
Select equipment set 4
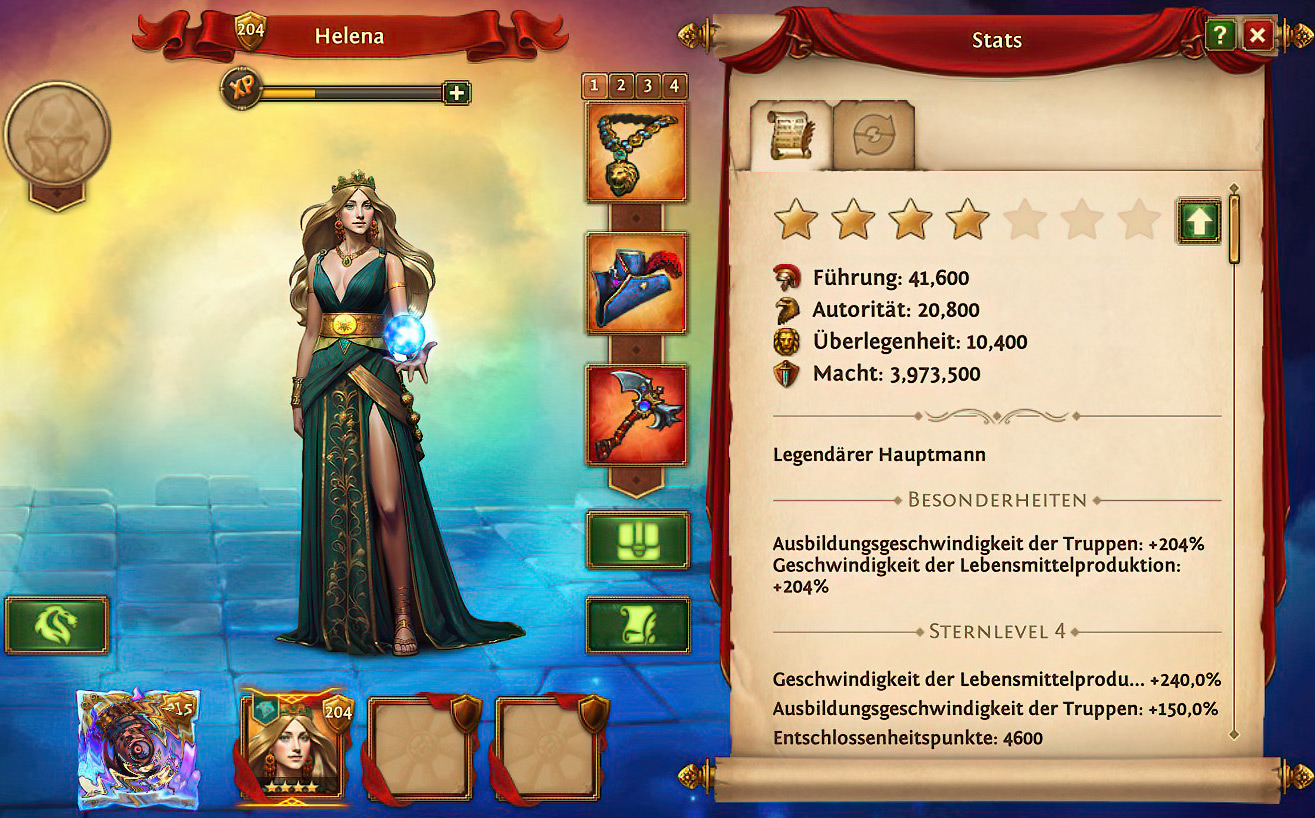pyautogui.click(x=674, y=86)
